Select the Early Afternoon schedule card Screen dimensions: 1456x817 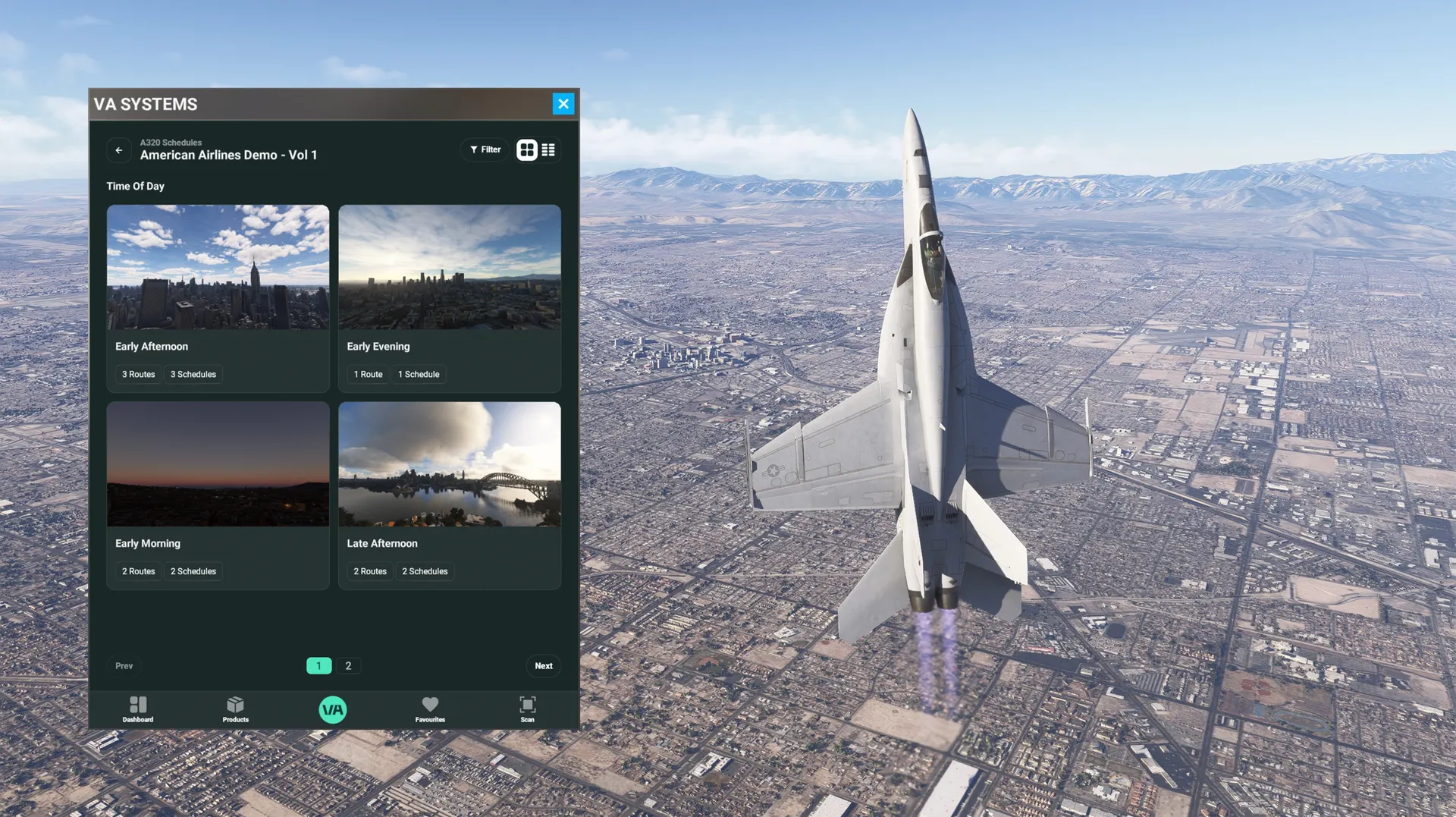(x=218, y=297)
